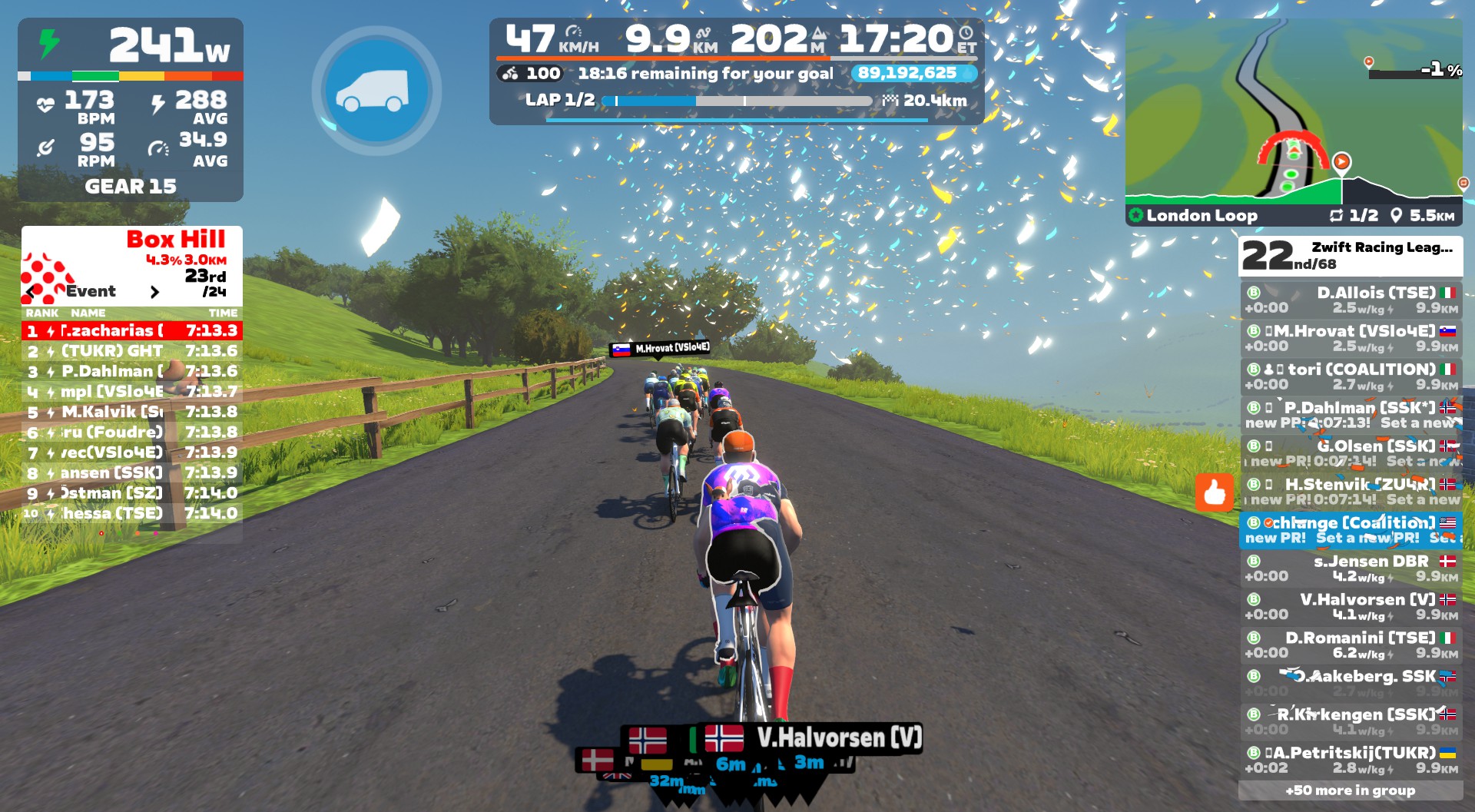Select V.Halvorsen (V) row in riders list
The width and height of the screenshot is (1475, 812).
coord(1350,606)
